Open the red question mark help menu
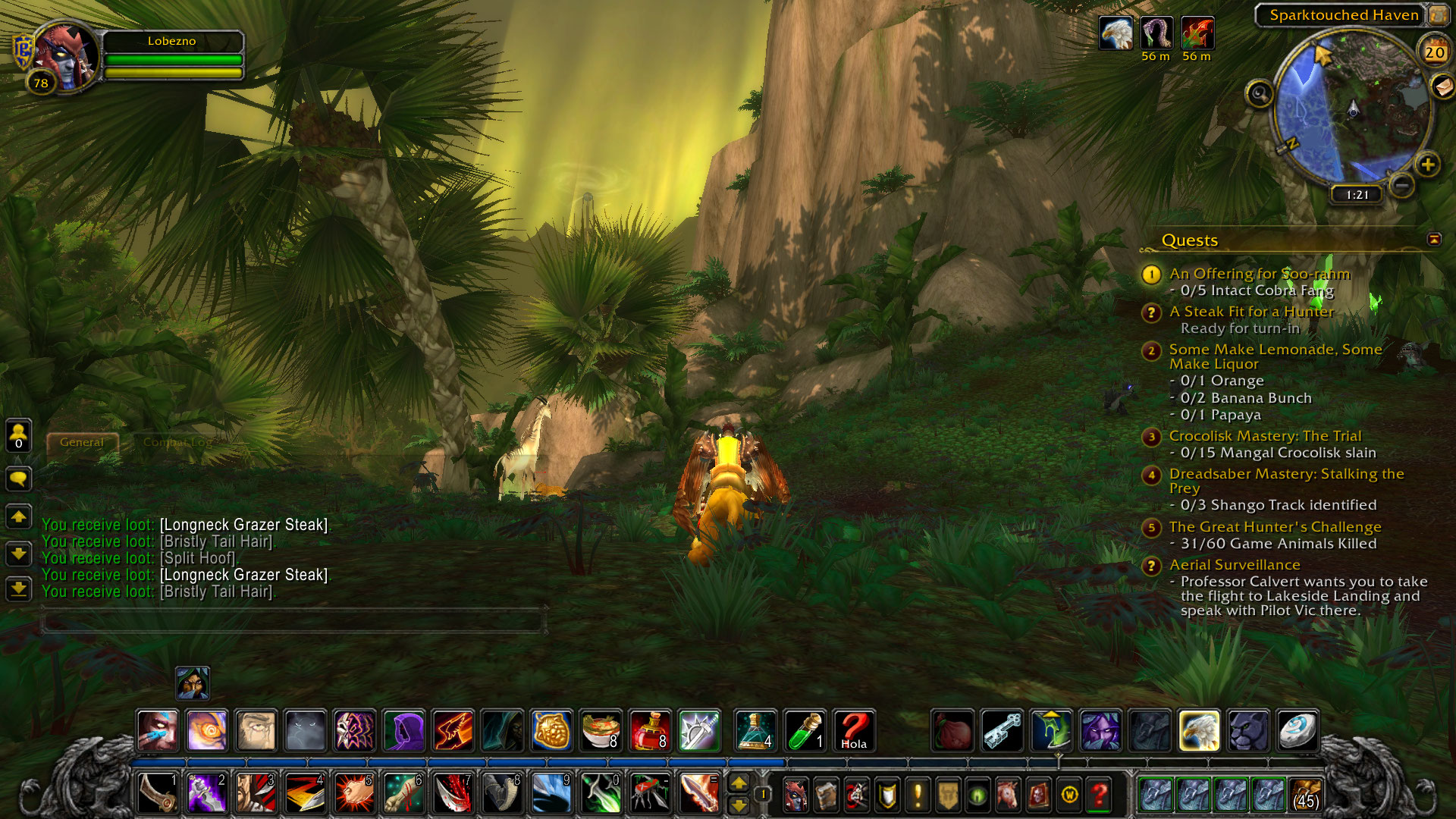This screenshot has height=819, width=1456. [1099, 795]
